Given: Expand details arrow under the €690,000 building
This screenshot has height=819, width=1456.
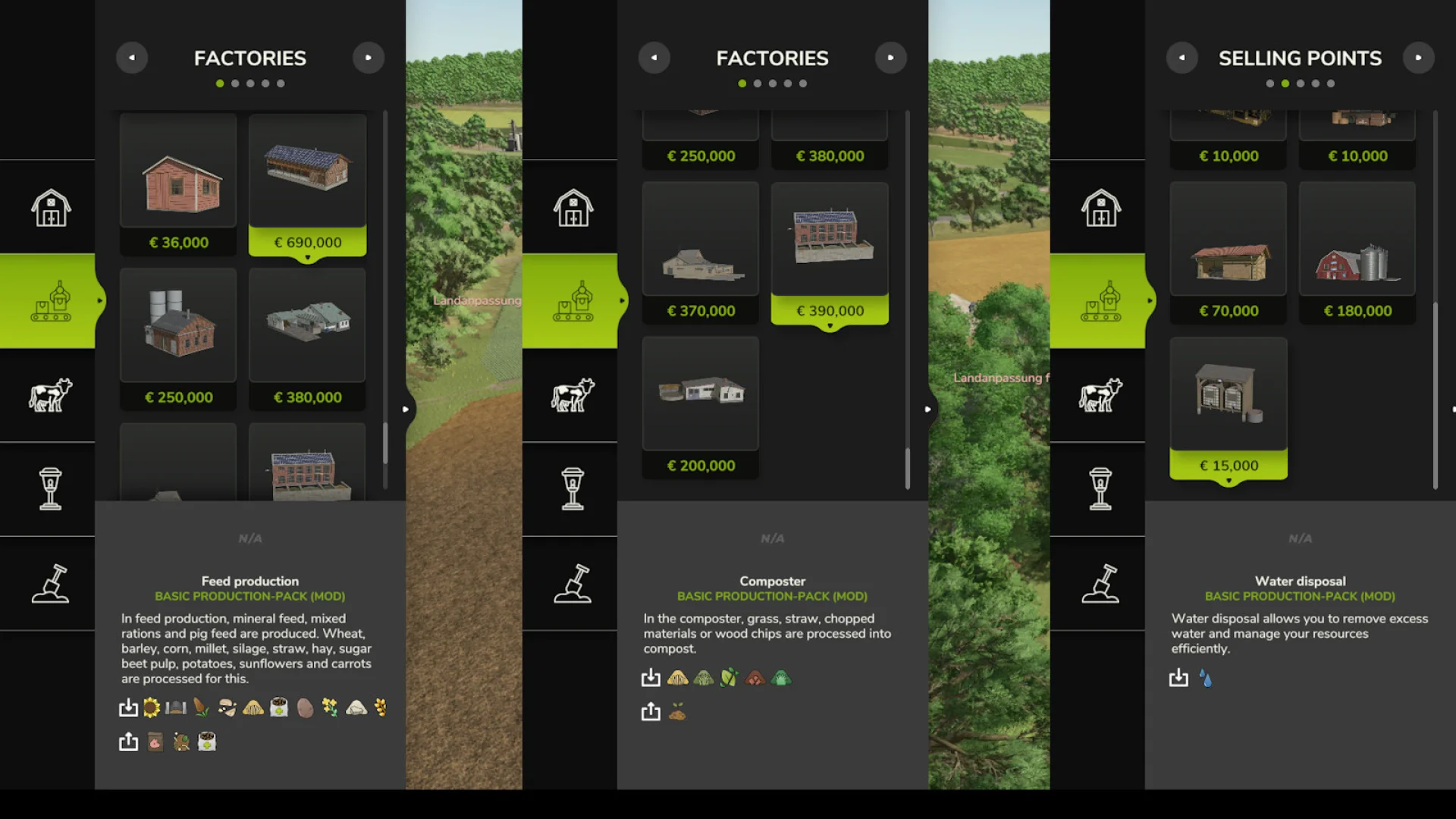Looking at the screenshot, I should click(x=307, y=256).
